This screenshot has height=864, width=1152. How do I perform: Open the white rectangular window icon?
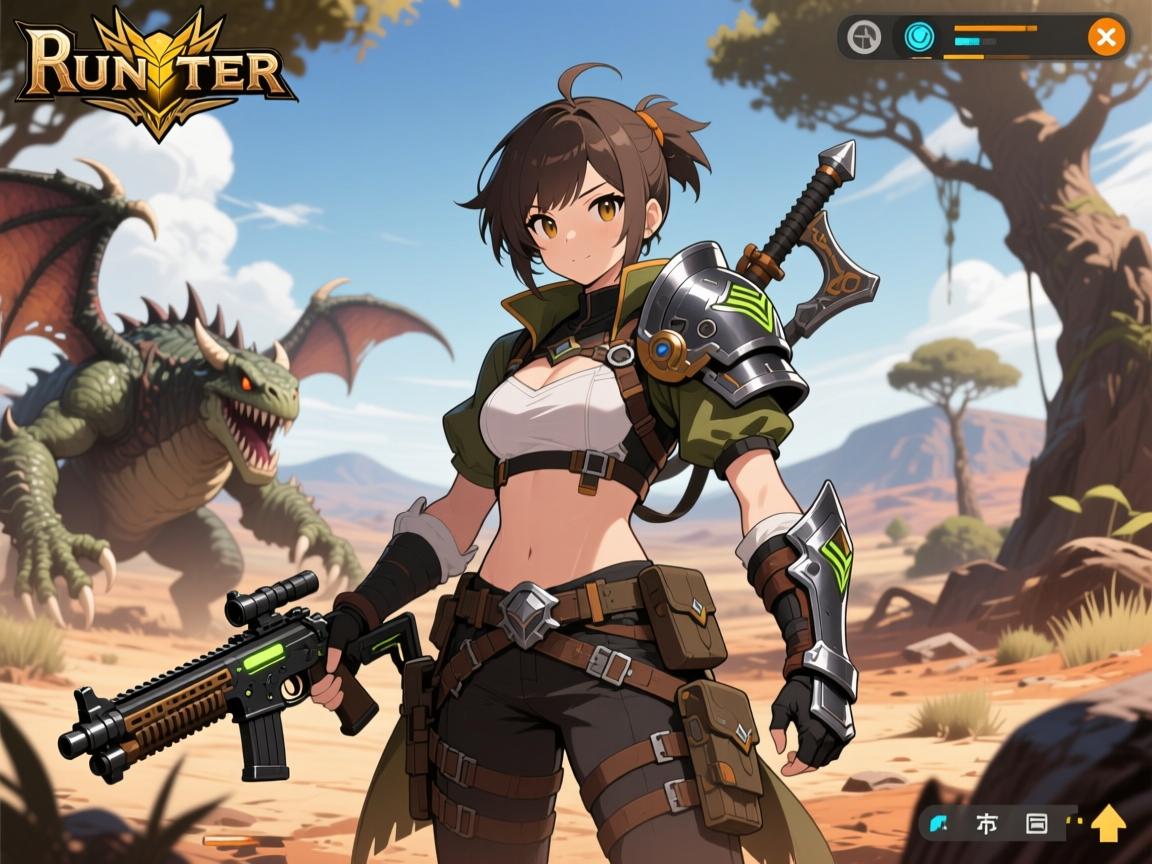1036,824
